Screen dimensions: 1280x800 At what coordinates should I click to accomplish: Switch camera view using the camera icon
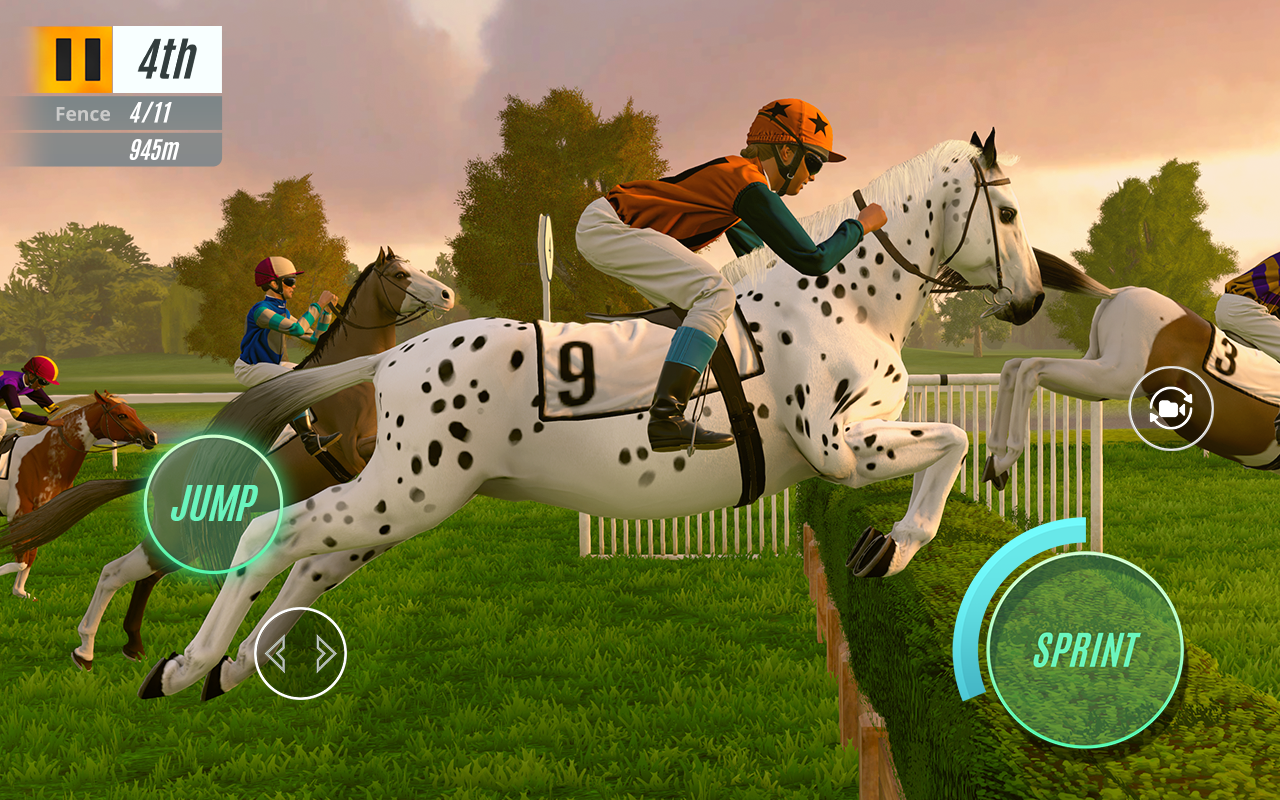(x=1170, y=408)
